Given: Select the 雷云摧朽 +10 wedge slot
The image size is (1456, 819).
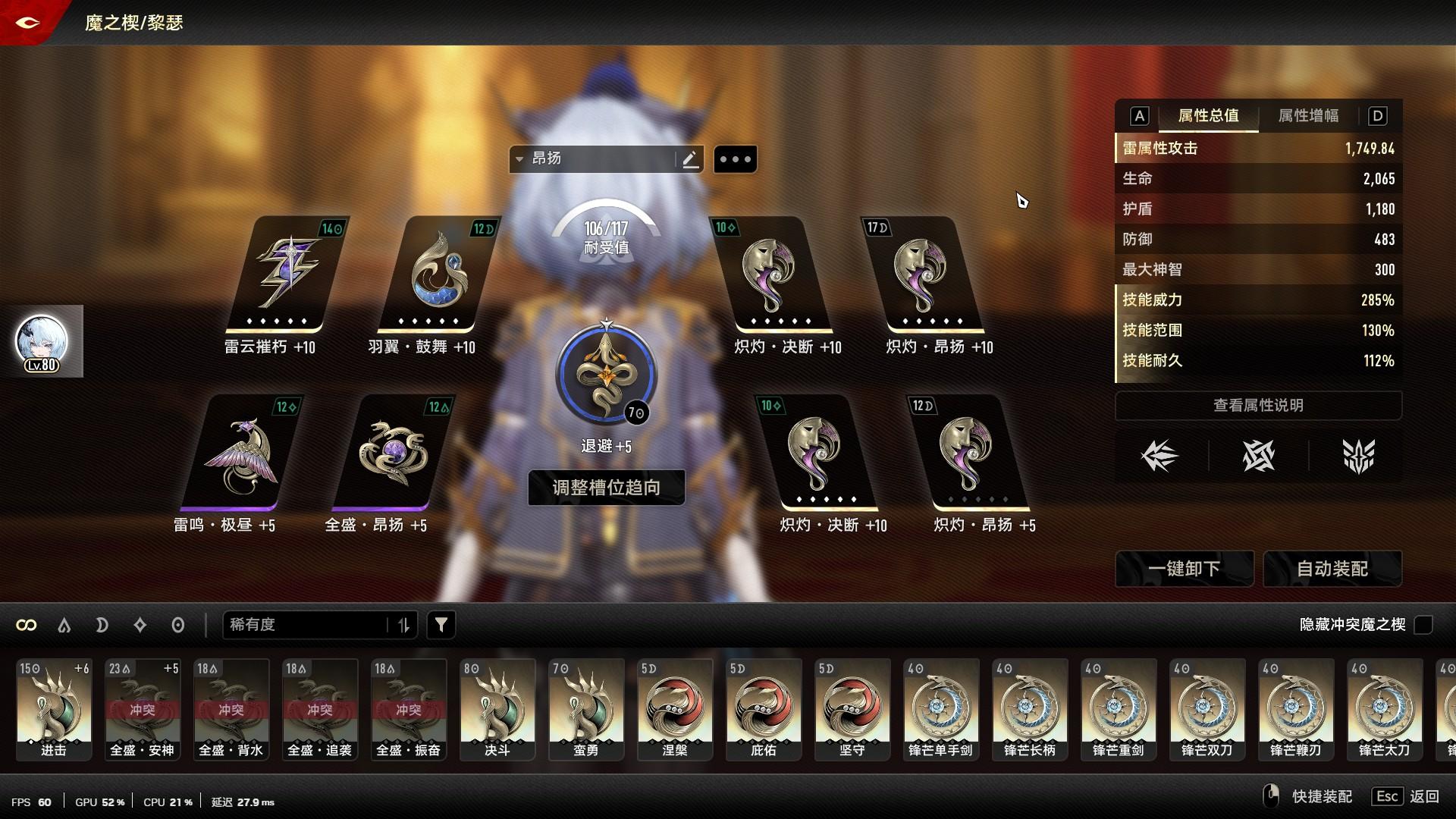Looking at the screenshot, I should 287,275.
